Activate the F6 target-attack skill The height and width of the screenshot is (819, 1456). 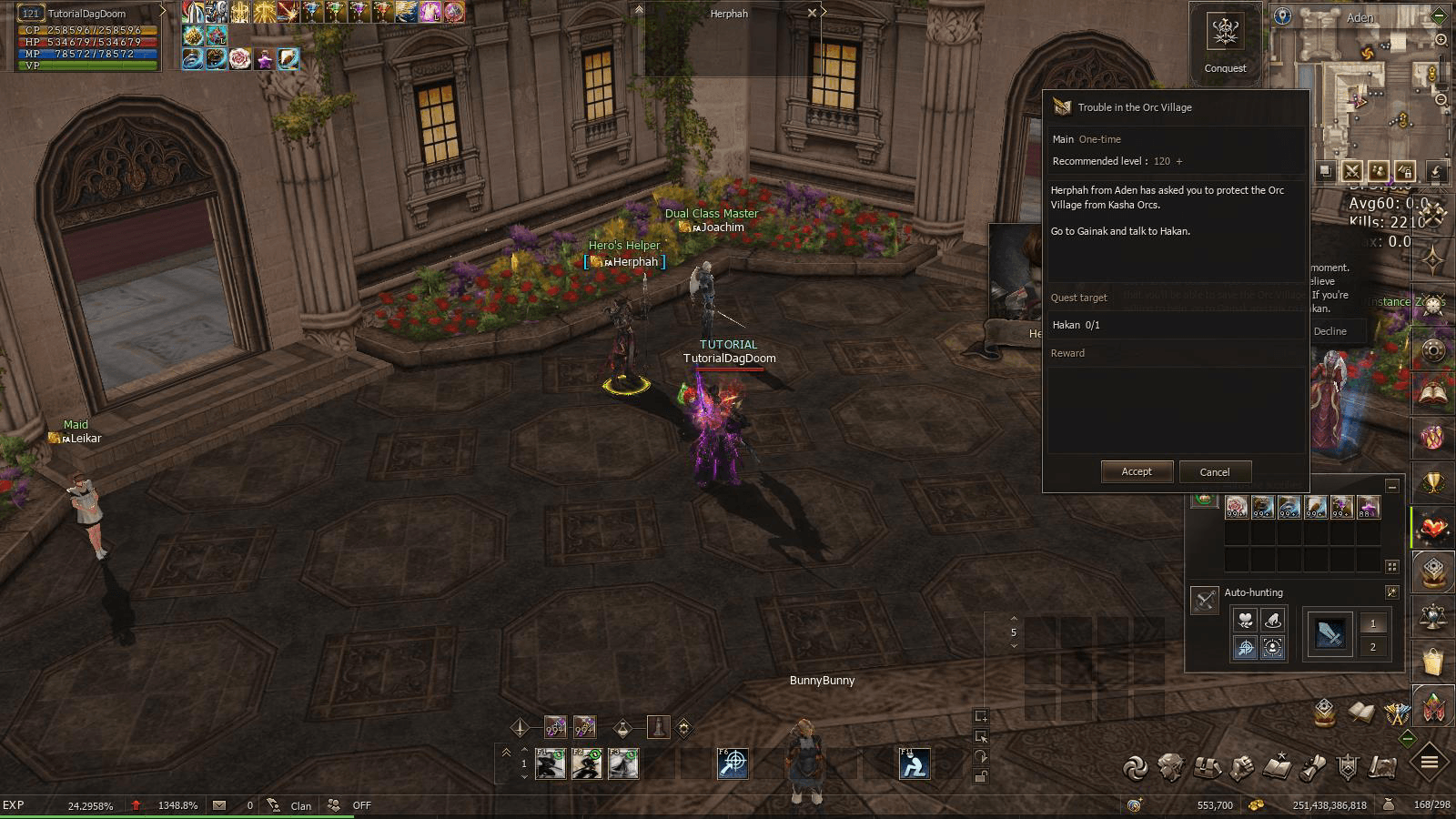coord(733,763)
